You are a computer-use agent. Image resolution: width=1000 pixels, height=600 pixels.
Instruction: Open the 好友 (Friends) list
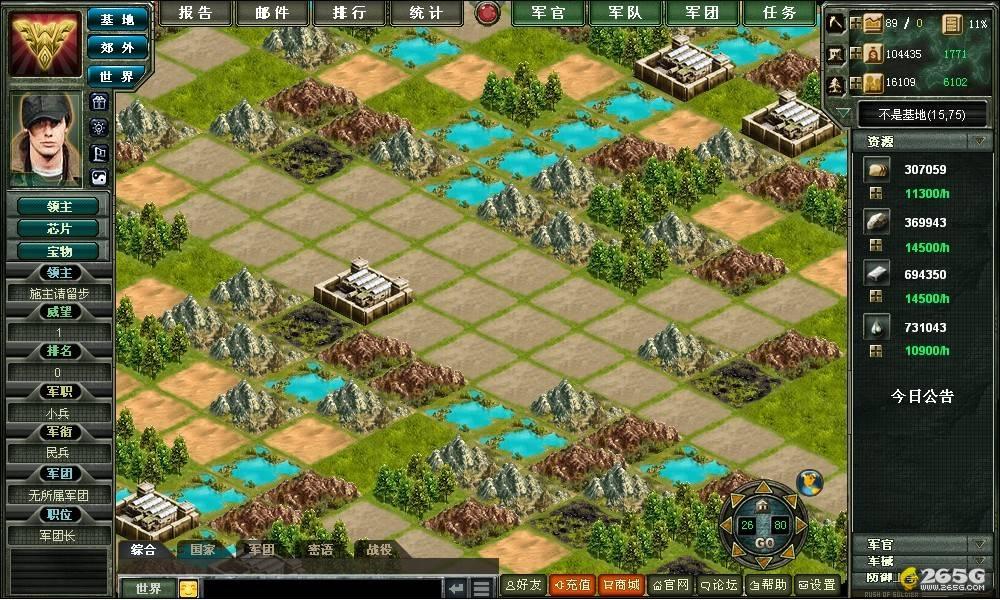pyautogui.click(x=523, y=585)
